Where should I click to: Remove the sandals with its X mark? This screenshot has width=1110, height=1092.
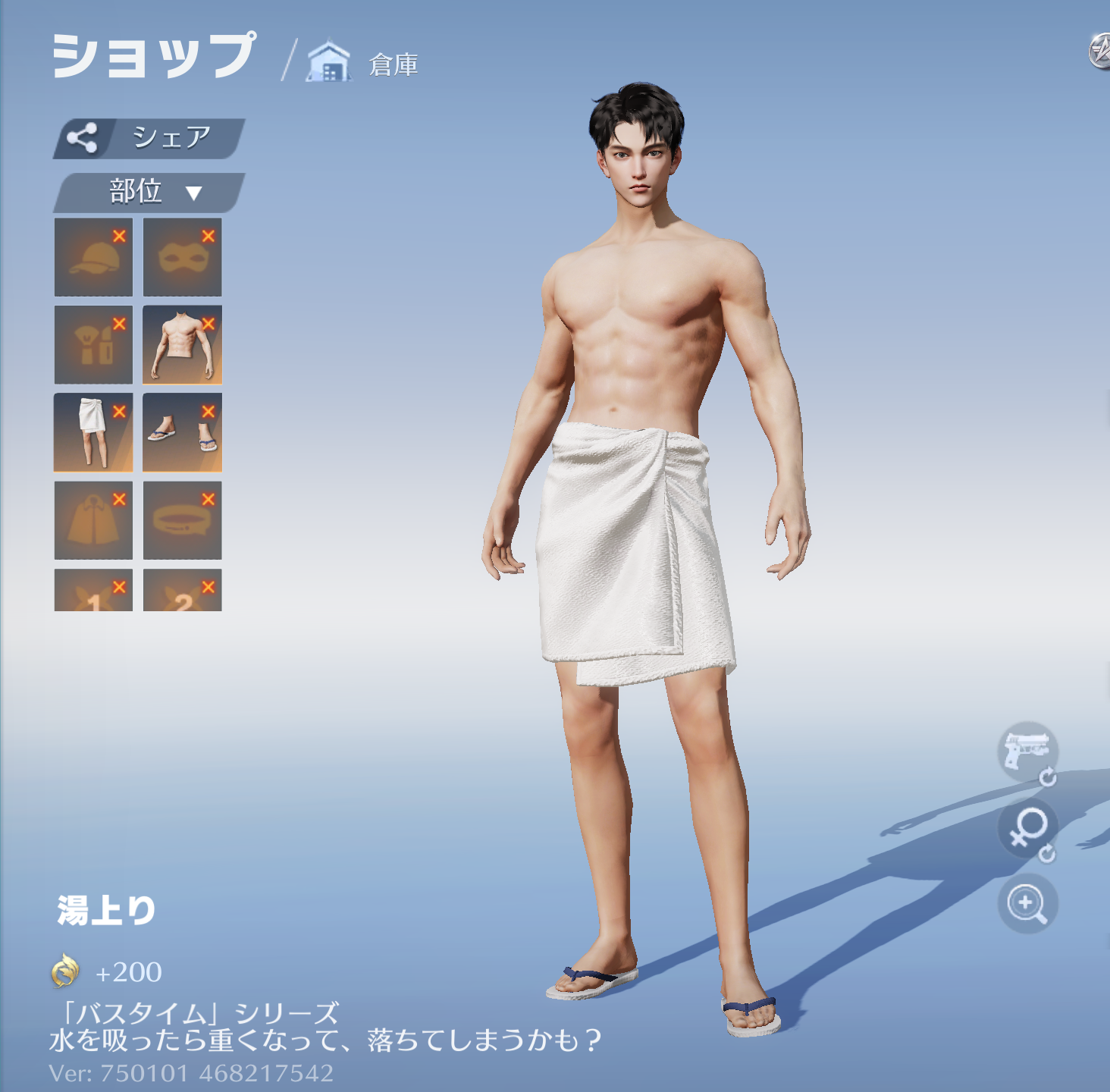[209, 412]
